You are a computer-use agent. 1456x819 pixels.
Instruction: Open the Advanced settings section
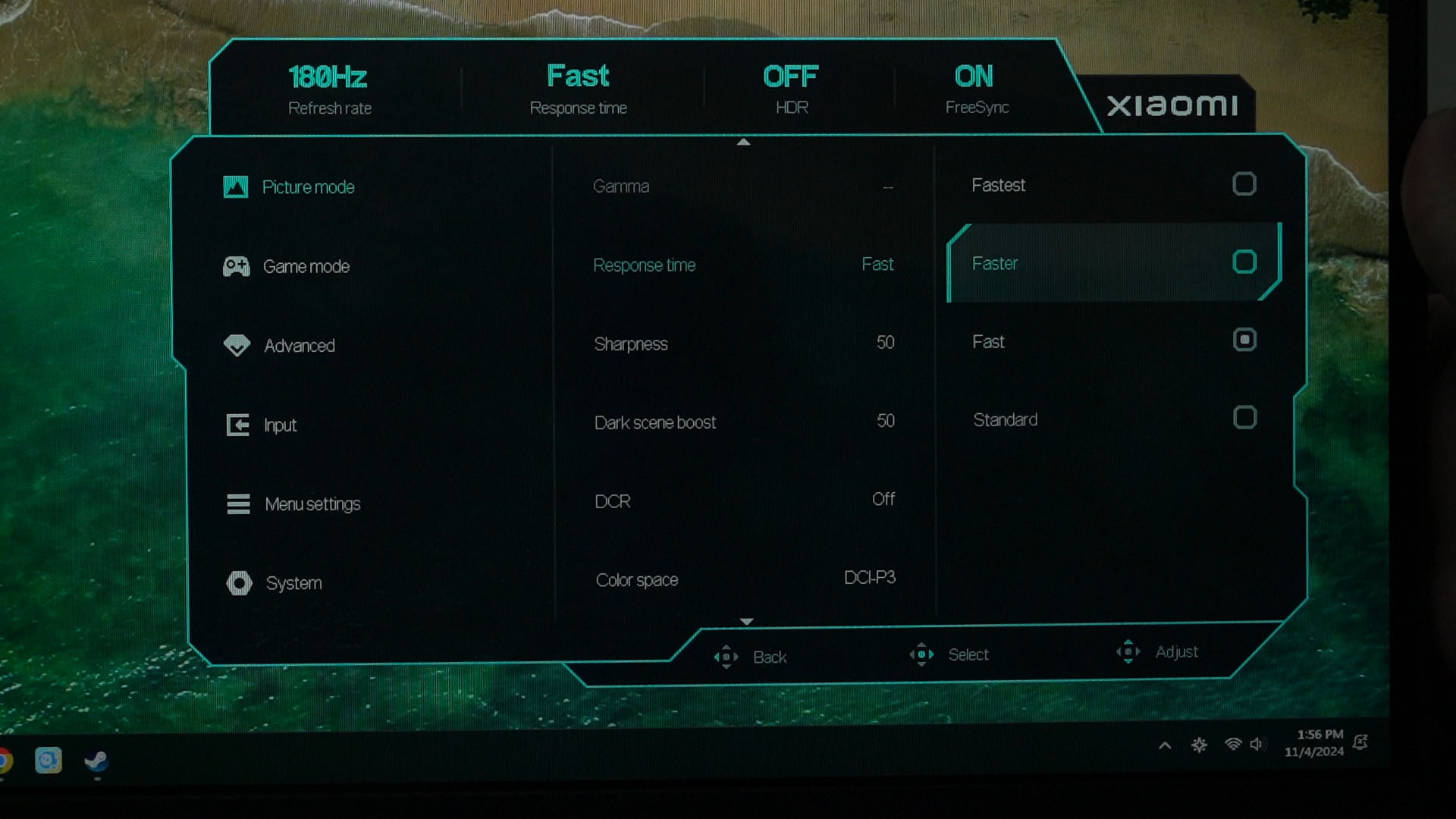click(x=299, y=346)
